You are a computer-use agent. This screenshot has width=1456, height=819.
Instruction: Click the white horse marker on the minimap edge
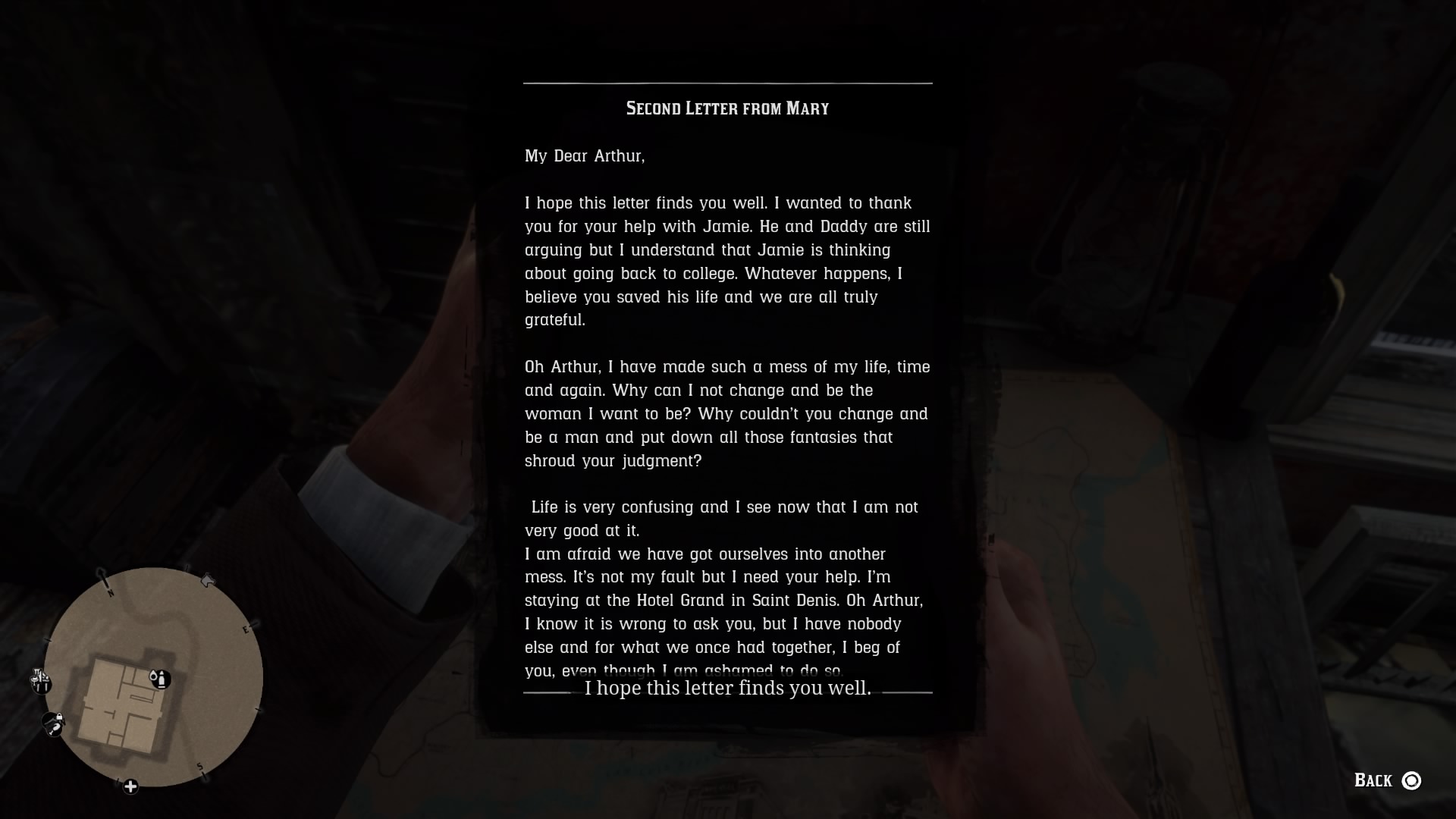[208, 579]
